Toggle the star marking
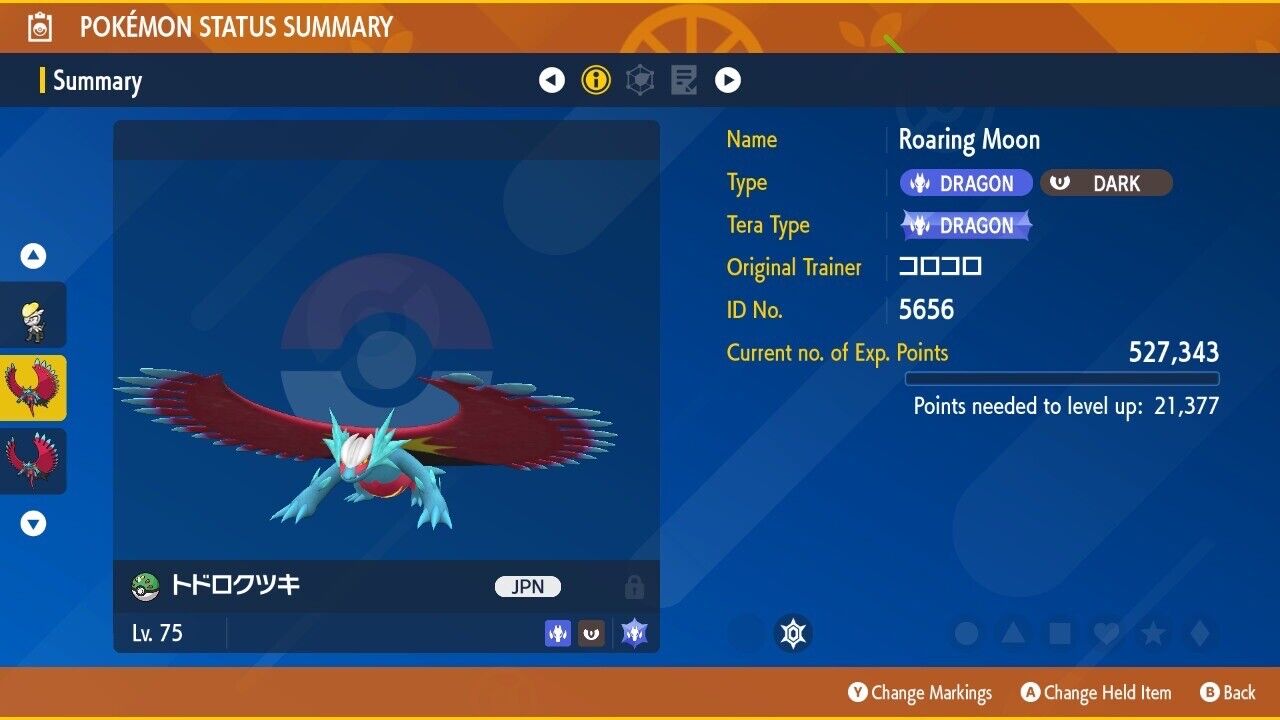 pyautogui.click(x=1153, y=634)
